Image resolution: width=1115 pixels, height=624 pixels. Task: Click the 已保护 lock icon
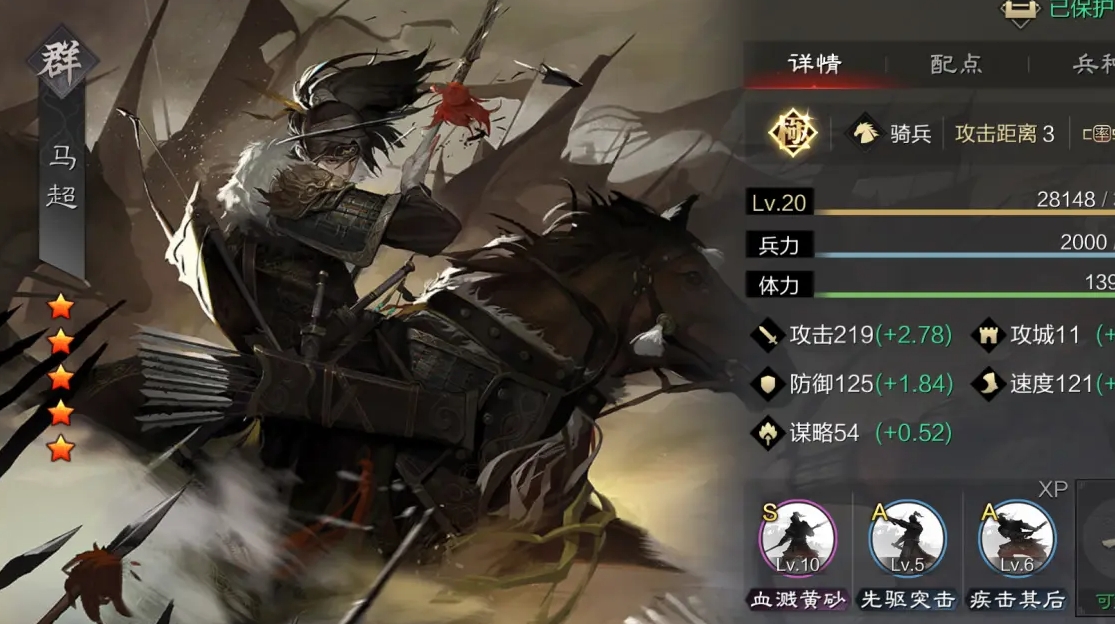pos(1019,10)
